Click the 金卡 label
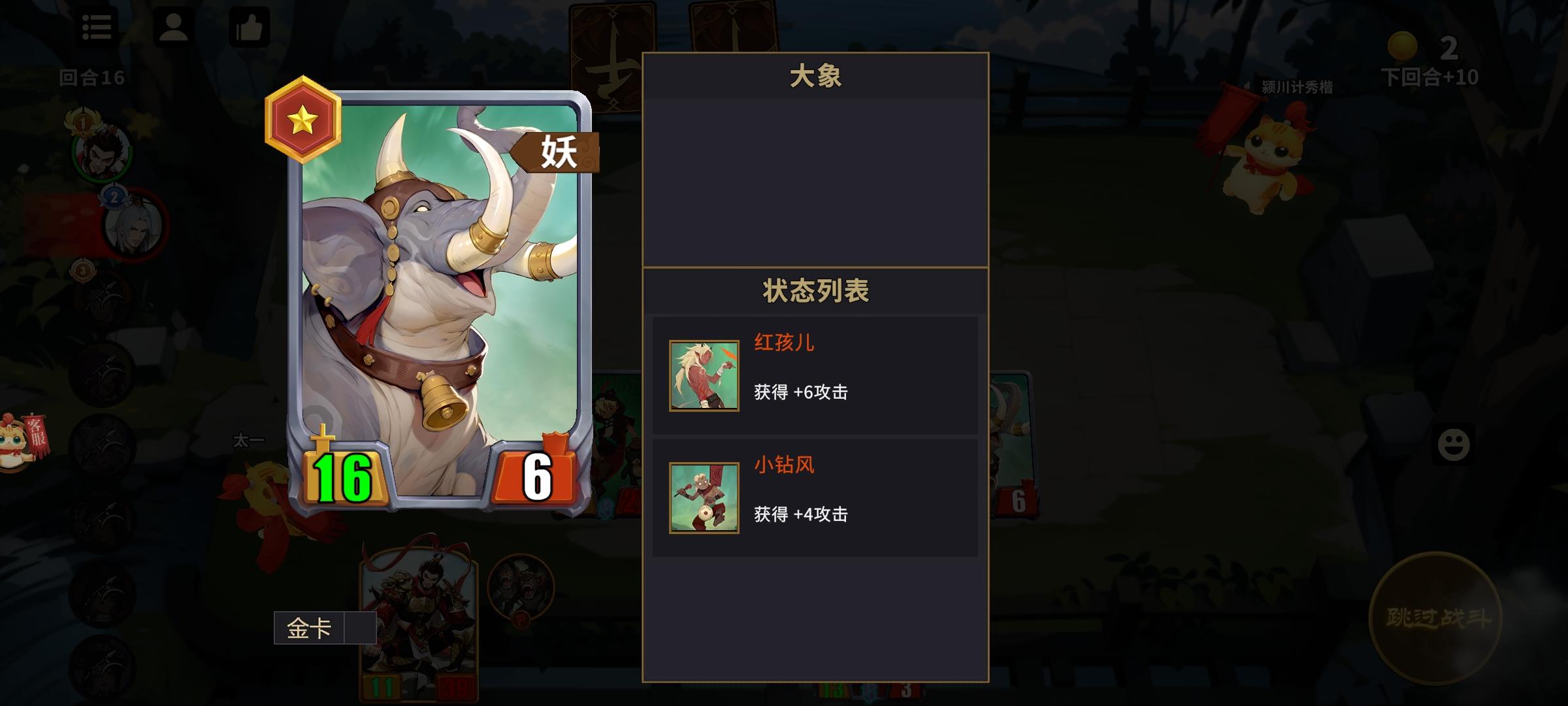 pyautogui.click(x=310, y=626)
